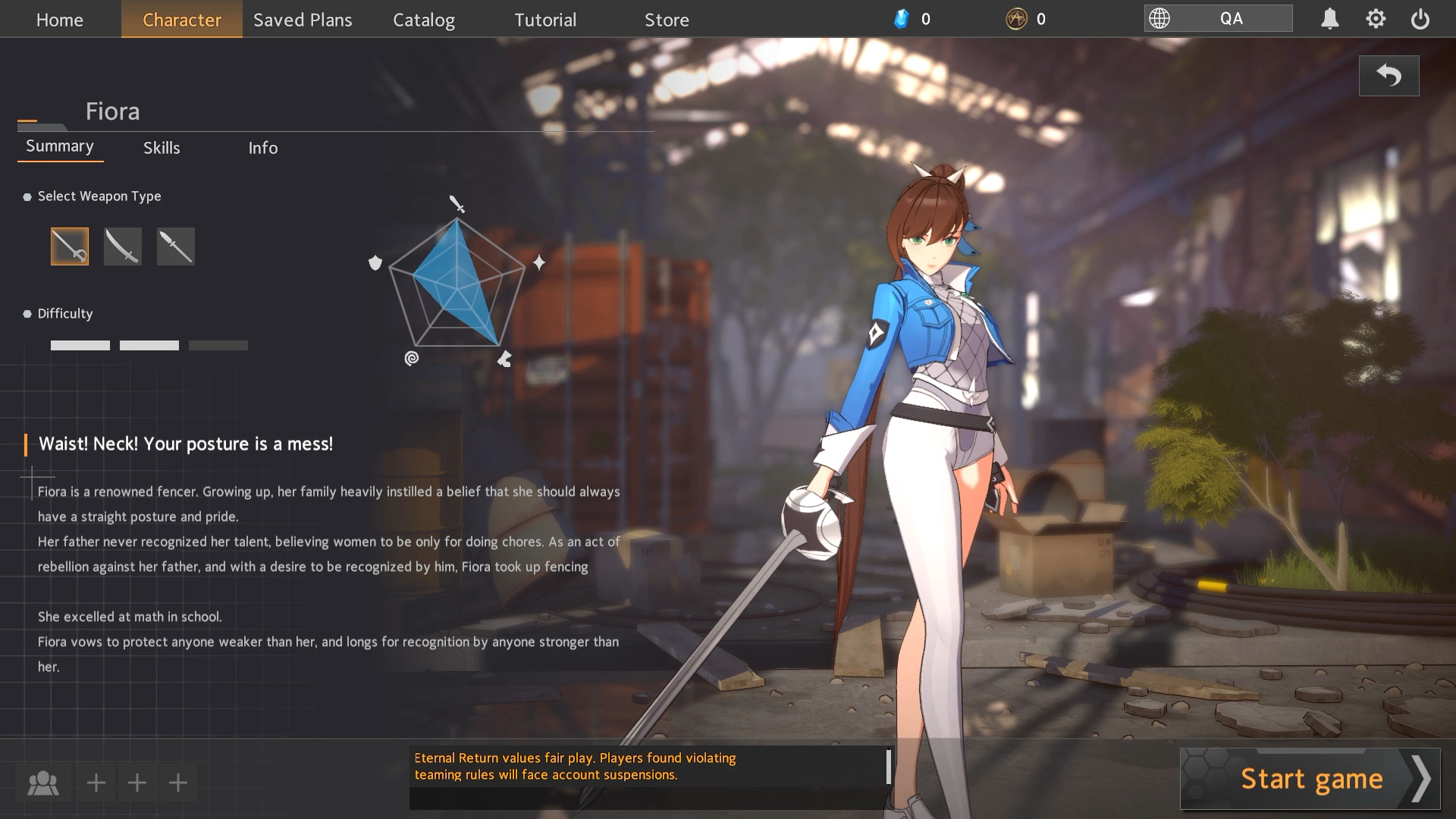Click the power quit icon

(x=1420, y=19)
